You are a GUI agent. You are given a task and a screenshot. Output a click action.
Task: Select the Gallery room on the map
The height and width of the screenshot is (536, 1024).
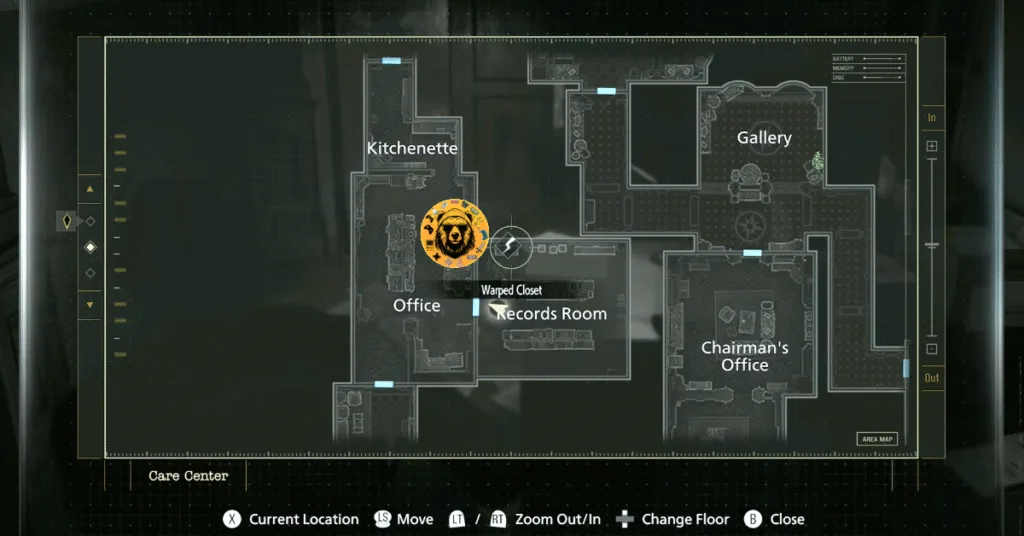click(x=764, y=138)
